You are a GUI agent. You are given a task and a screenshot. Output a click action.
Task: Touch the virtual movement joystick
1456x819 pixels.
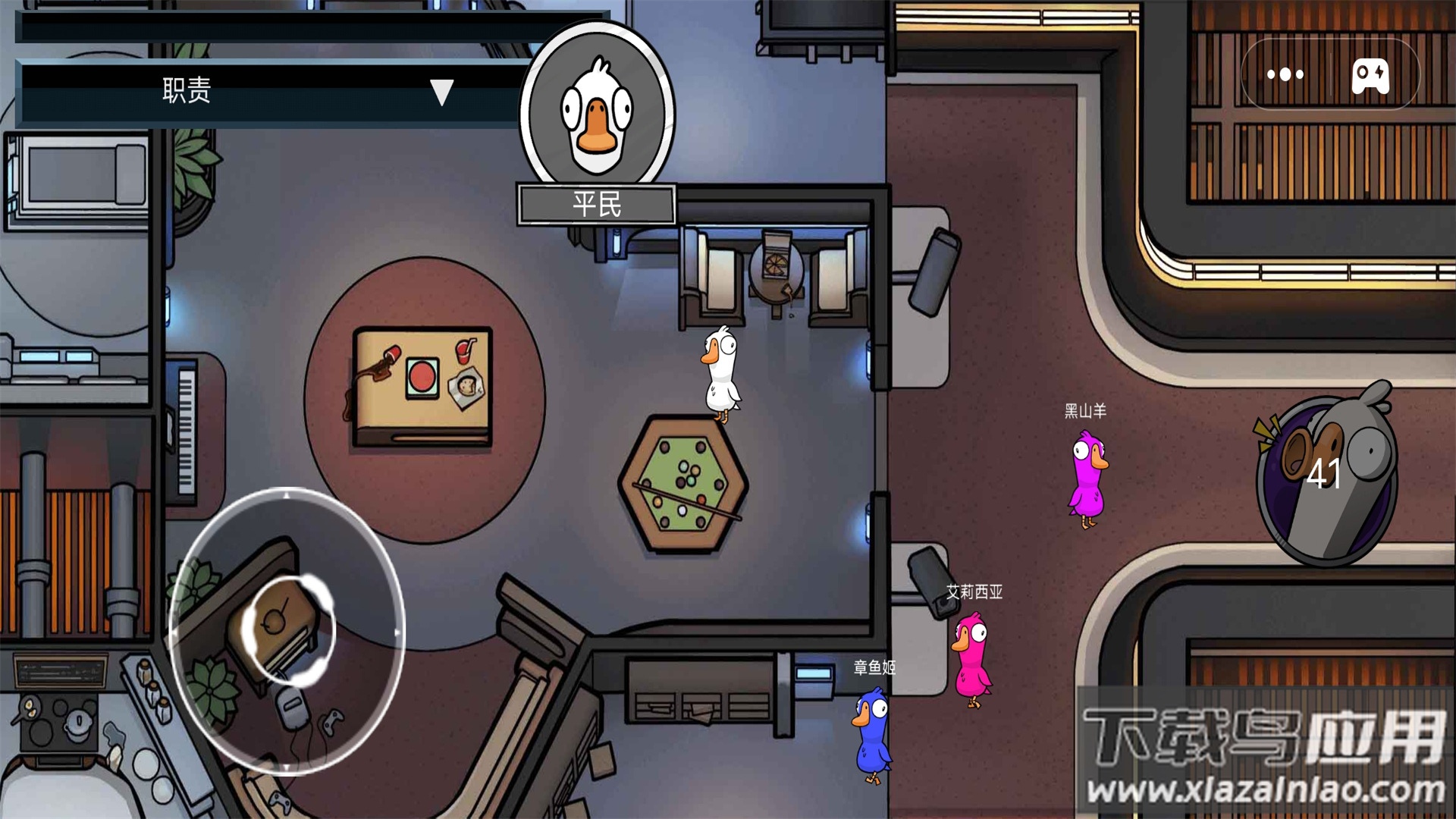(x=288, y=630)
